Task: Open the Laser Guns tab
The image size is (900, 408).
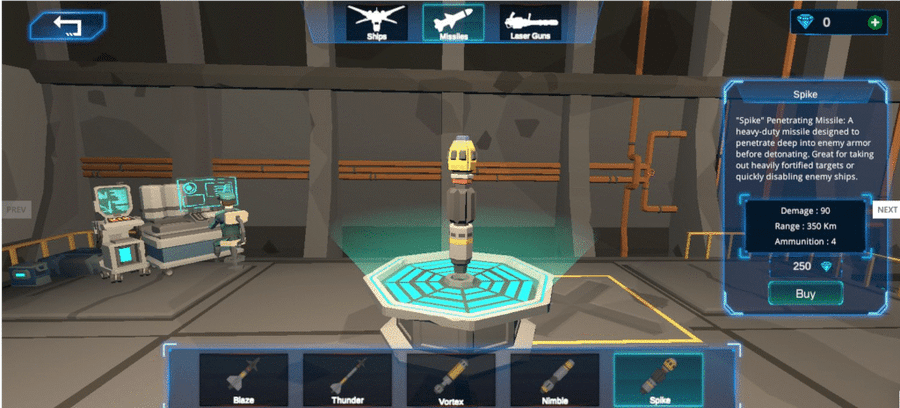Action: tap(530, 22)
